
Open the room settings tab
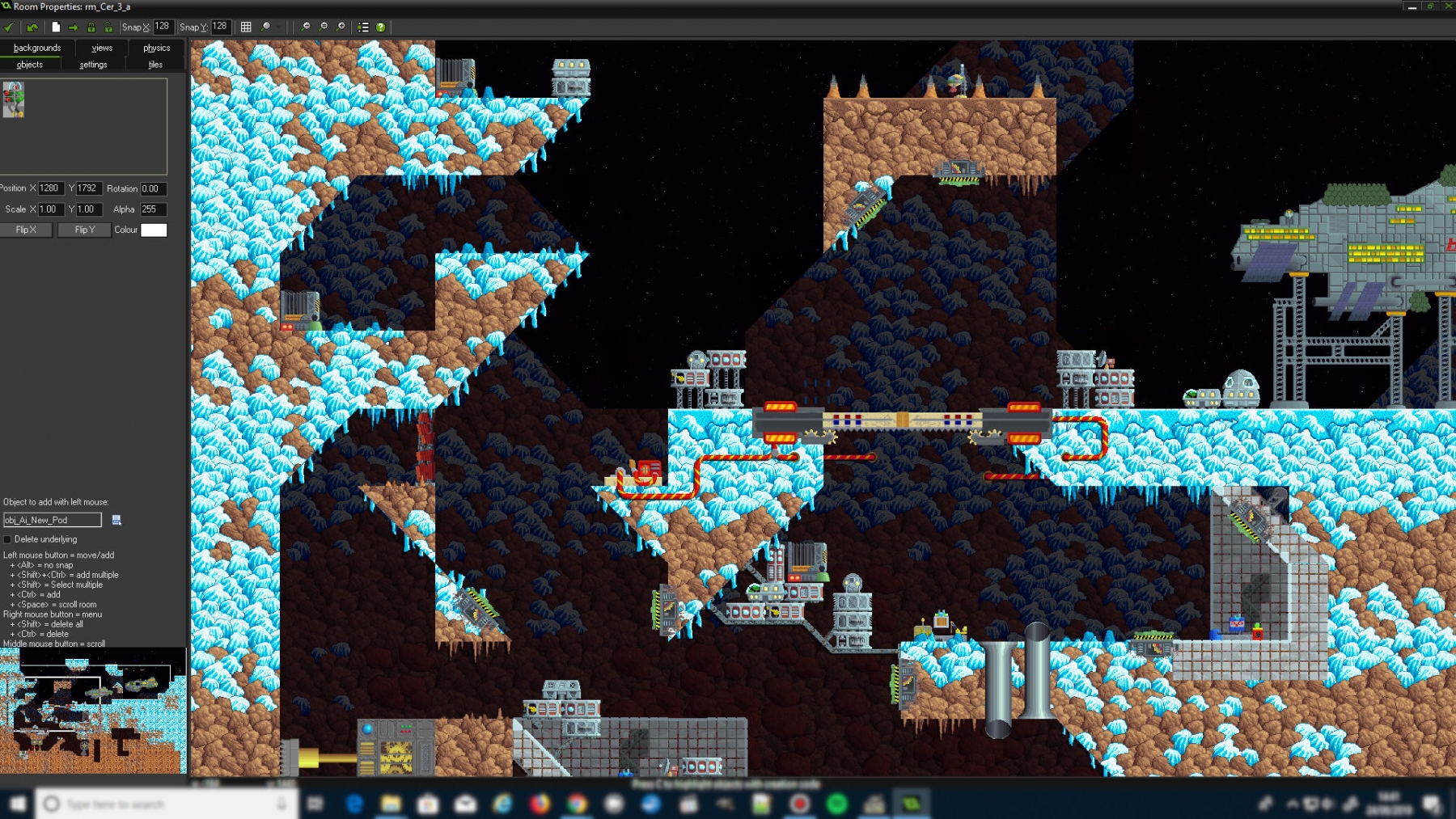coord(93,65)
